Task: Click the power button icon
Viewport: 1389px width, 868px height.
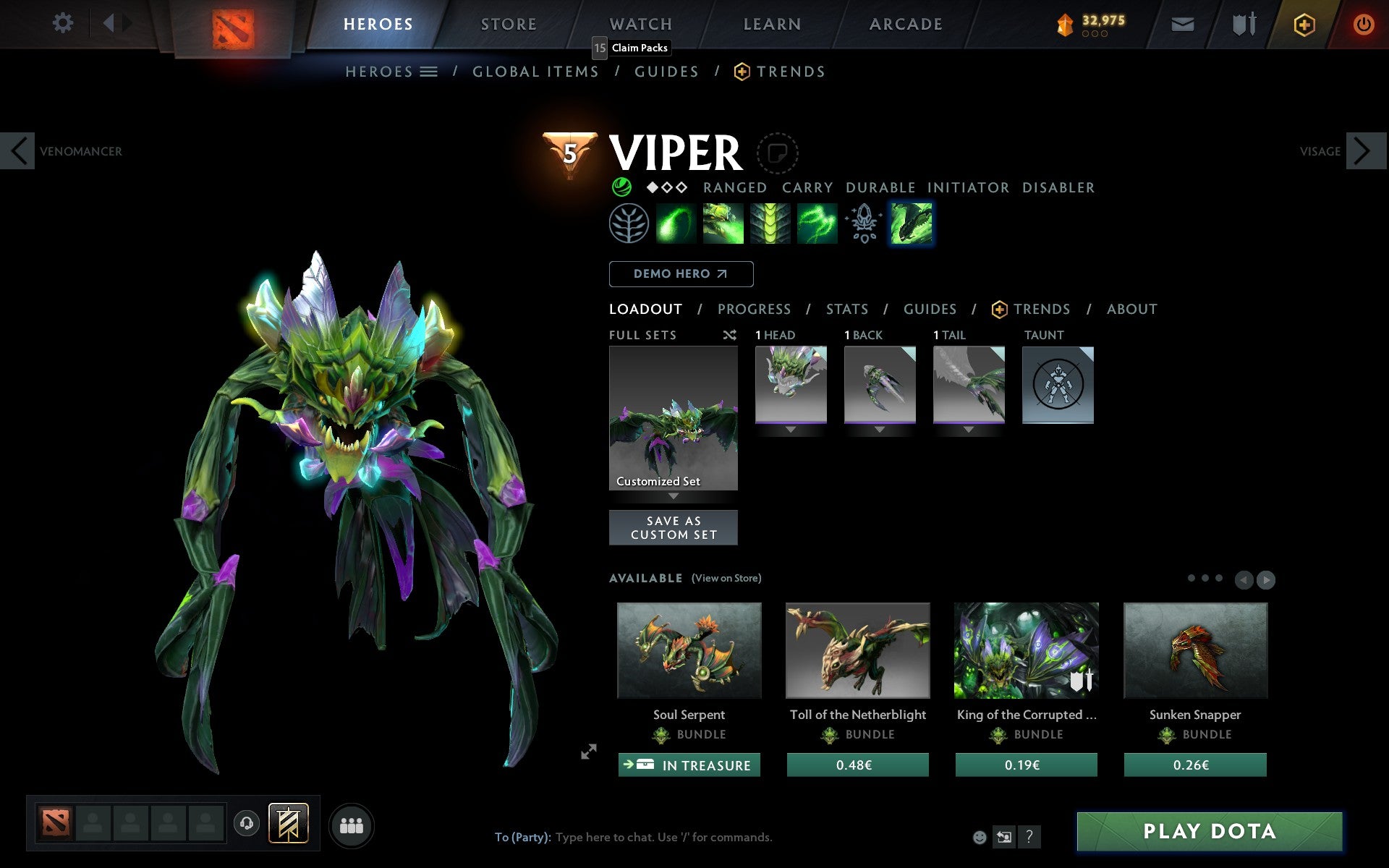Action: (1363, 23)
